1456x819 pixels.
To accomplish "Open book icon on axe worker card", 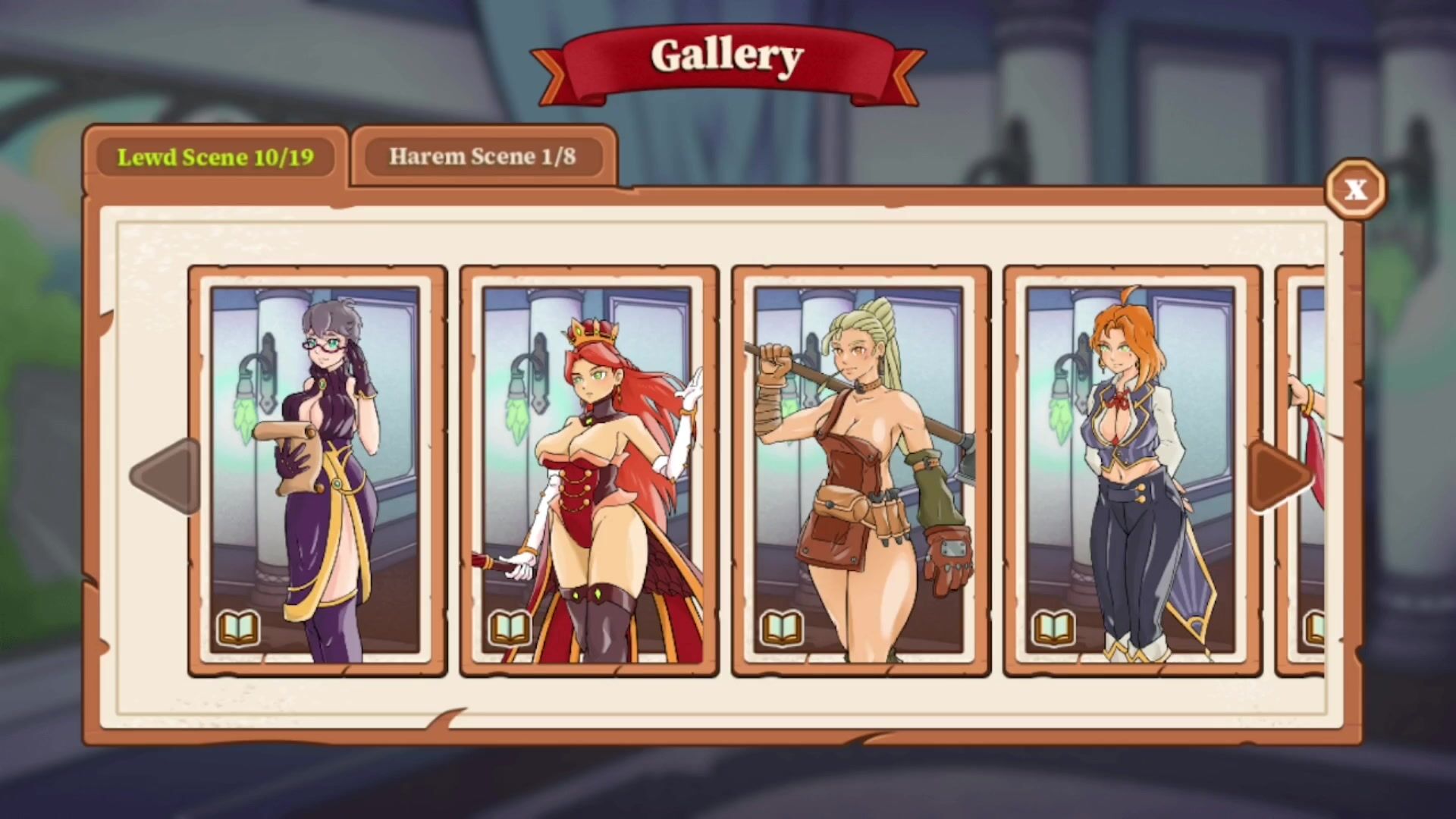I will [782, 628].
